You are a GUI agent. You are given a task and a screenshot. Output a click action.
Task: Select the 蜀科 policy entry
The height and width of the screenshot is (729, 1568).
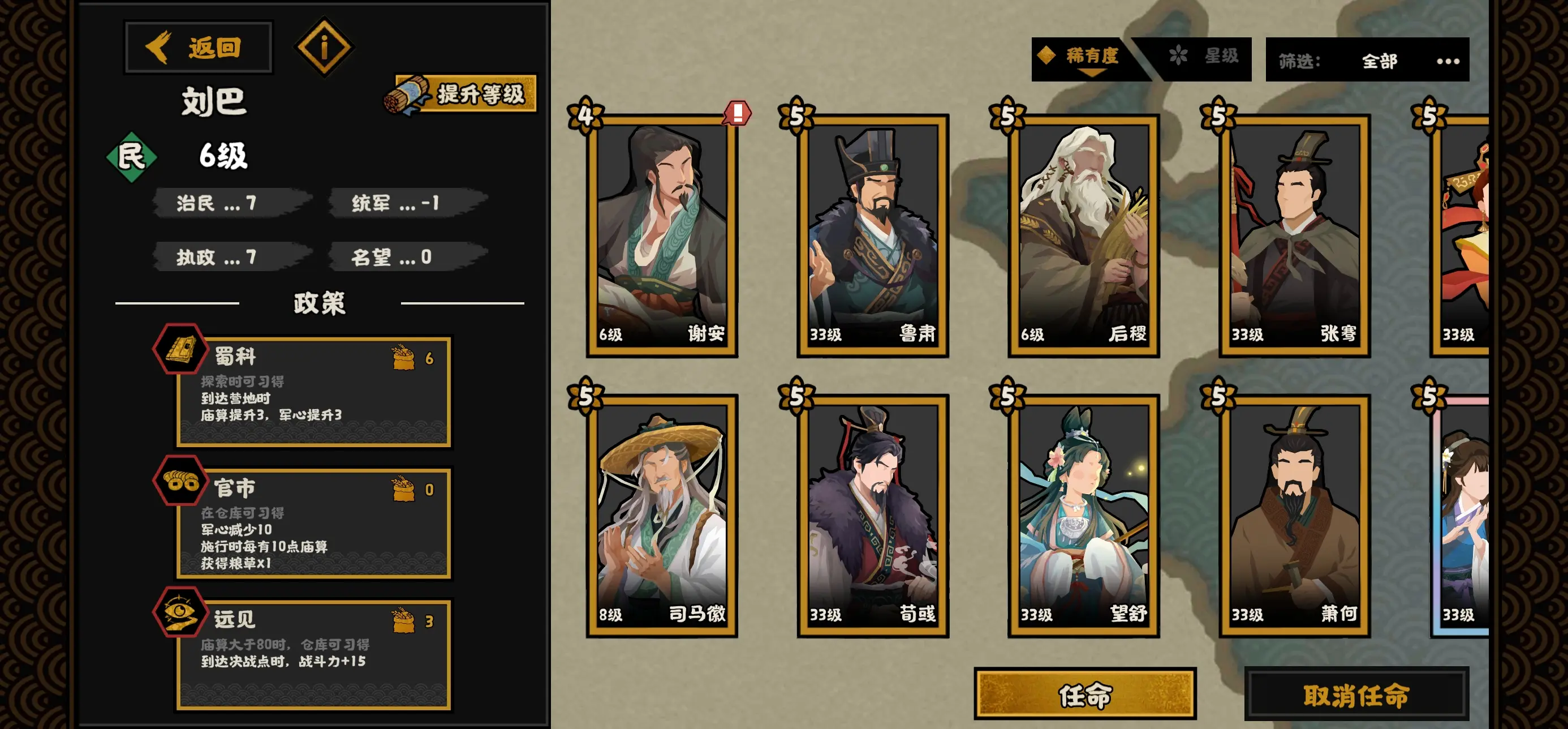[x=313, y=391]
